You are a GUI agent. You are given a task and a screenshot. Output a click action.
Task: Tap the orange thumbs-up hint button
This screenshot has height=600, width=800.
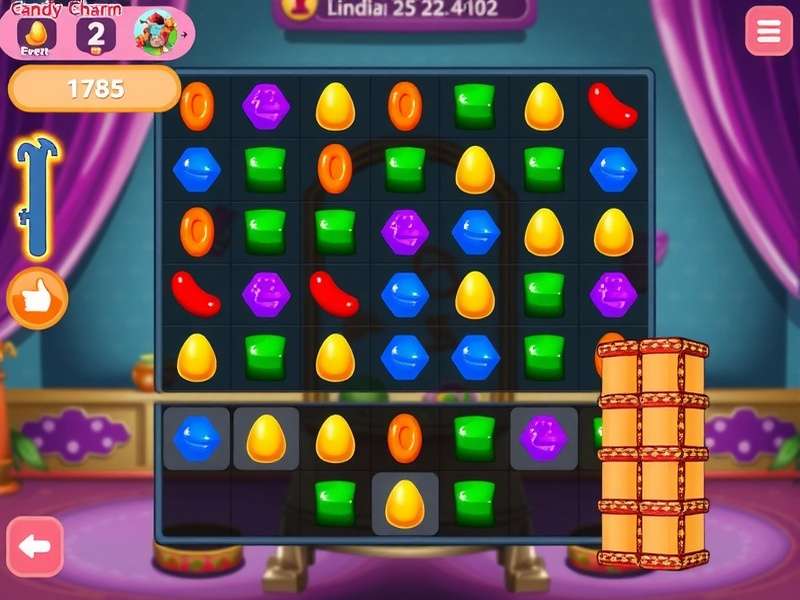pyautogui.click(x=37, y=298)
